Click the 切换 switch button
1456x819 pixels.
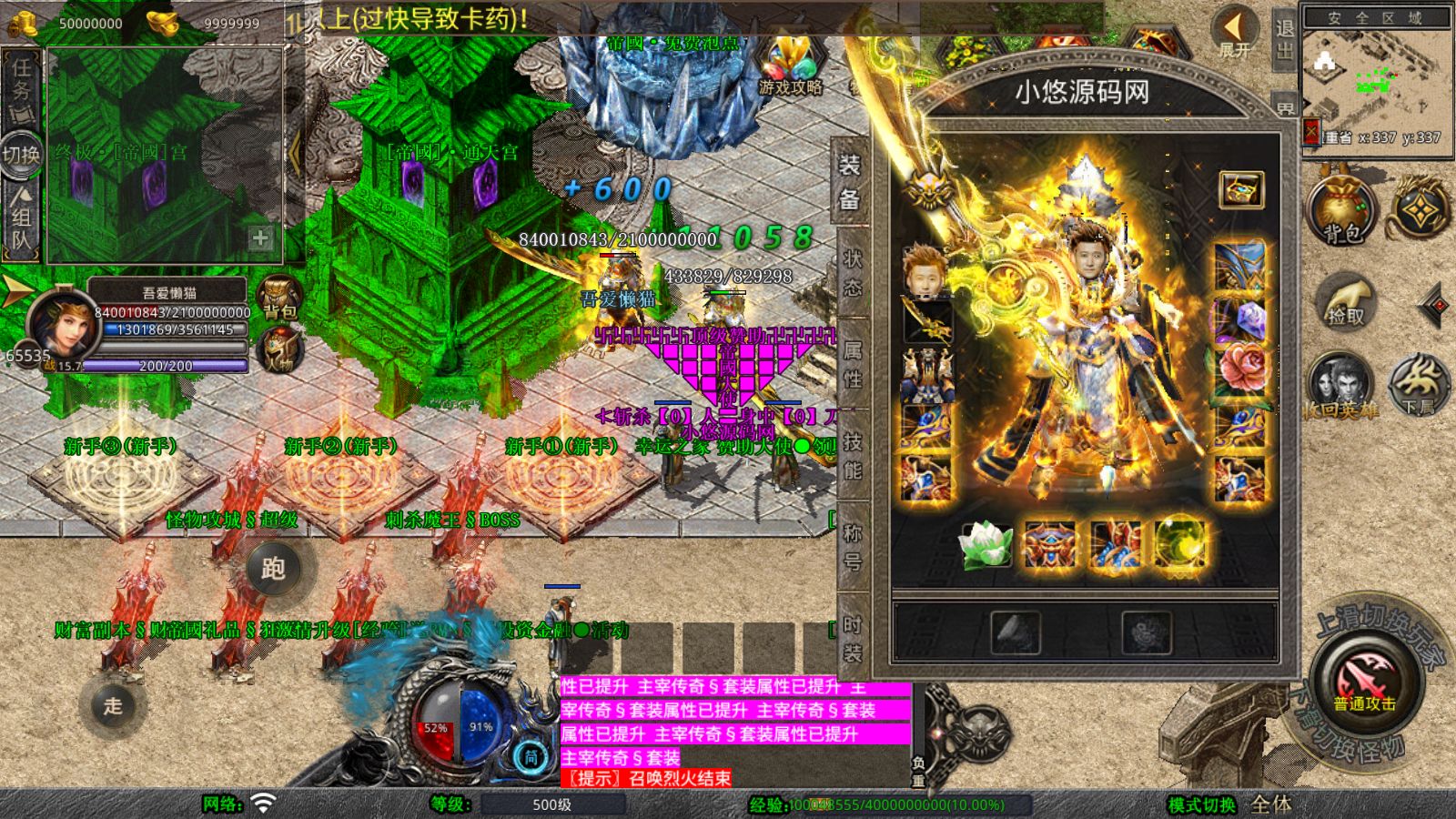coord(21,154)
